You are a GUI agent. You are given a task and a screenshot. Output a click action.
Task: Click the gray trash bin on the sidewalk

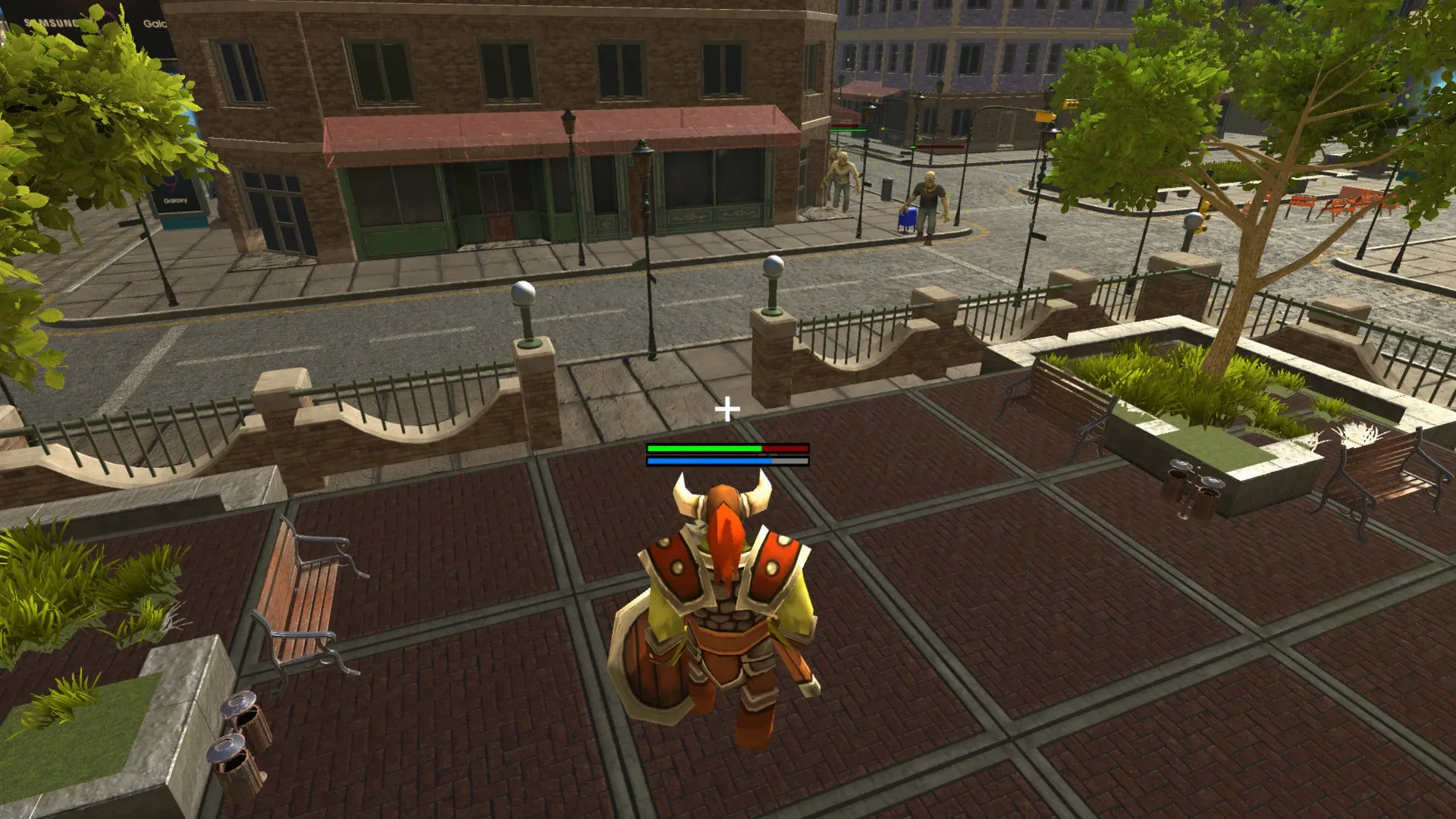pos(887,190)
